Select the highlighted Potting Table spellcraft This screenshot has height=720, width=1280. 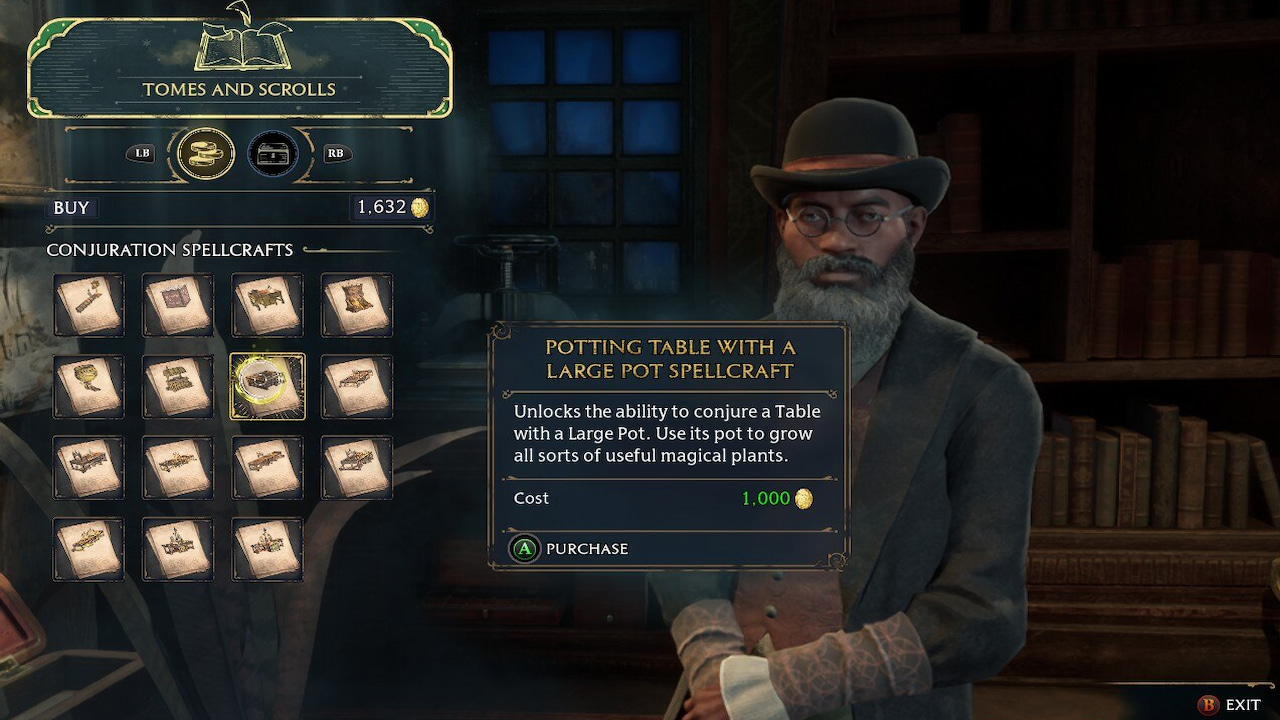click(267, 386)
